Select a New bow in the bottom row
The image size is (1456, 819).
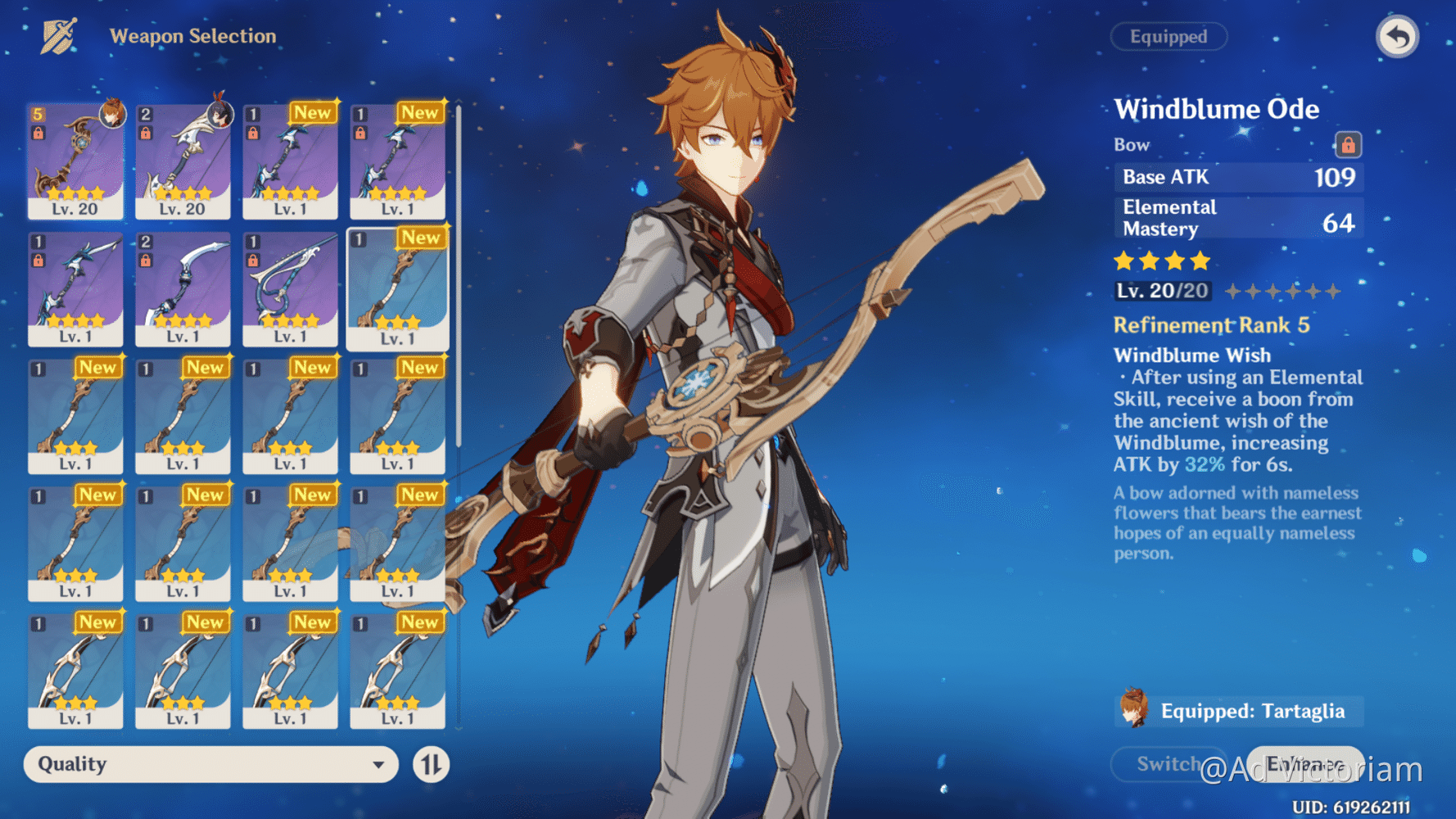tap(76, 672)
